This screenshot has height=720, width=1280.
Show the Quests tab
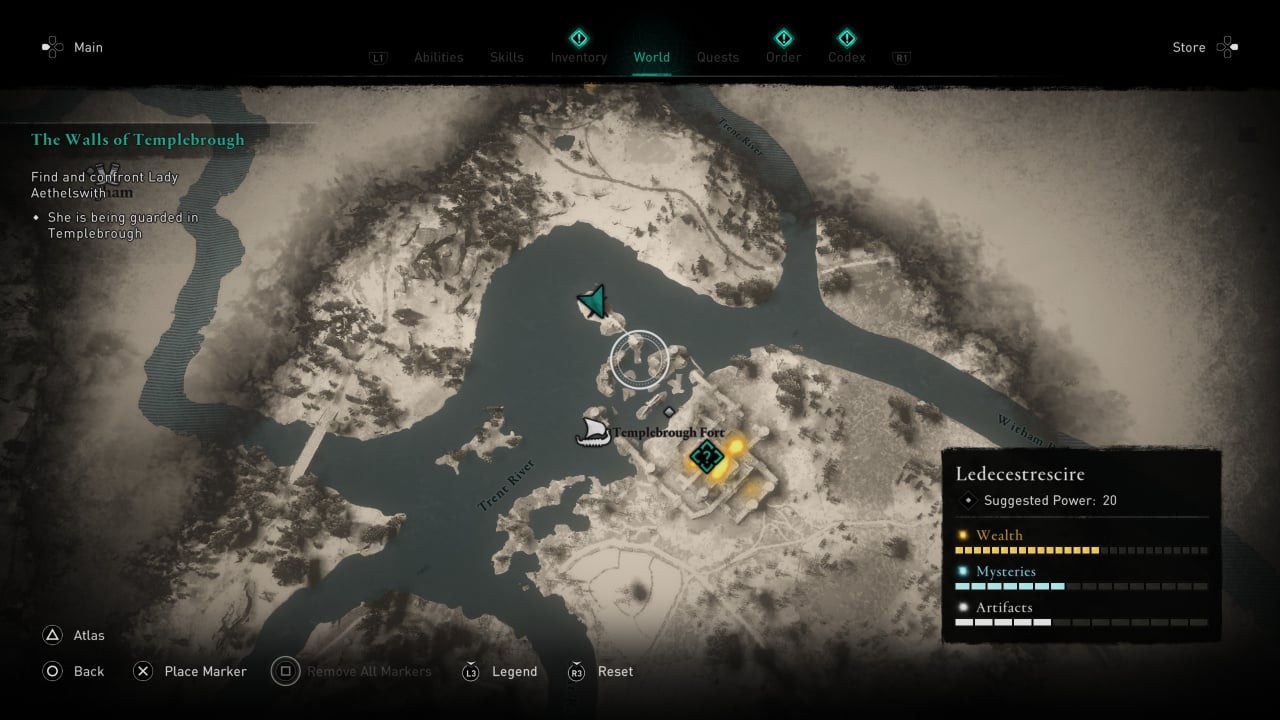coord(718,57)
